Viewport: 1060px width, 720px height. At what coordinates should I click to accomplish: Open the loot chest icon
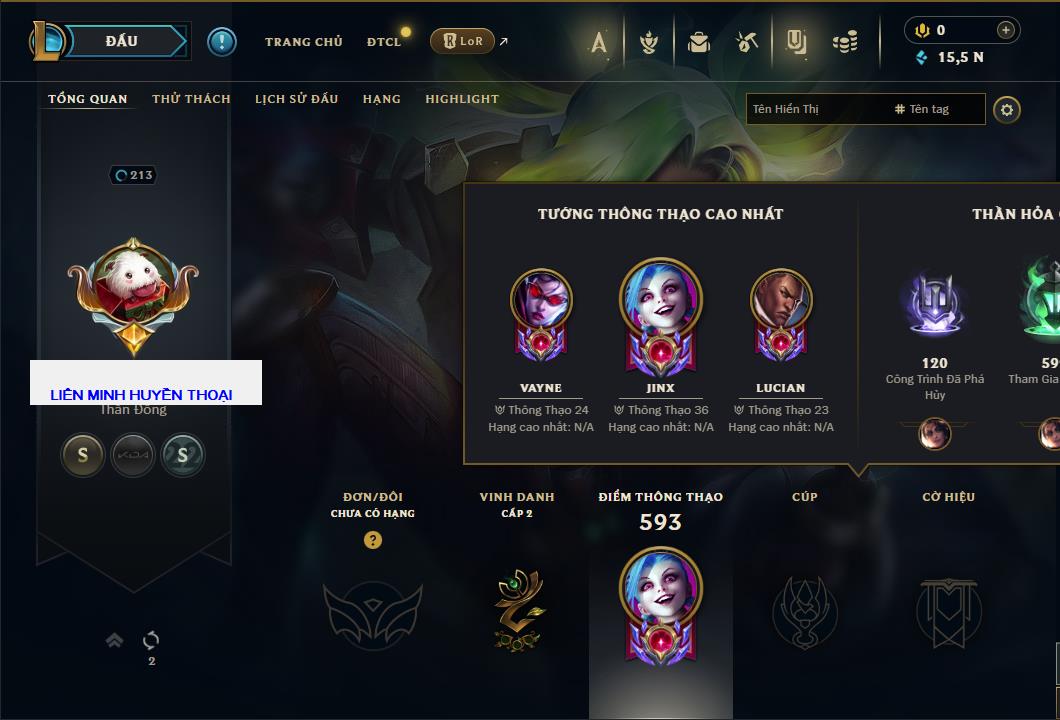(x=699, y=42)
